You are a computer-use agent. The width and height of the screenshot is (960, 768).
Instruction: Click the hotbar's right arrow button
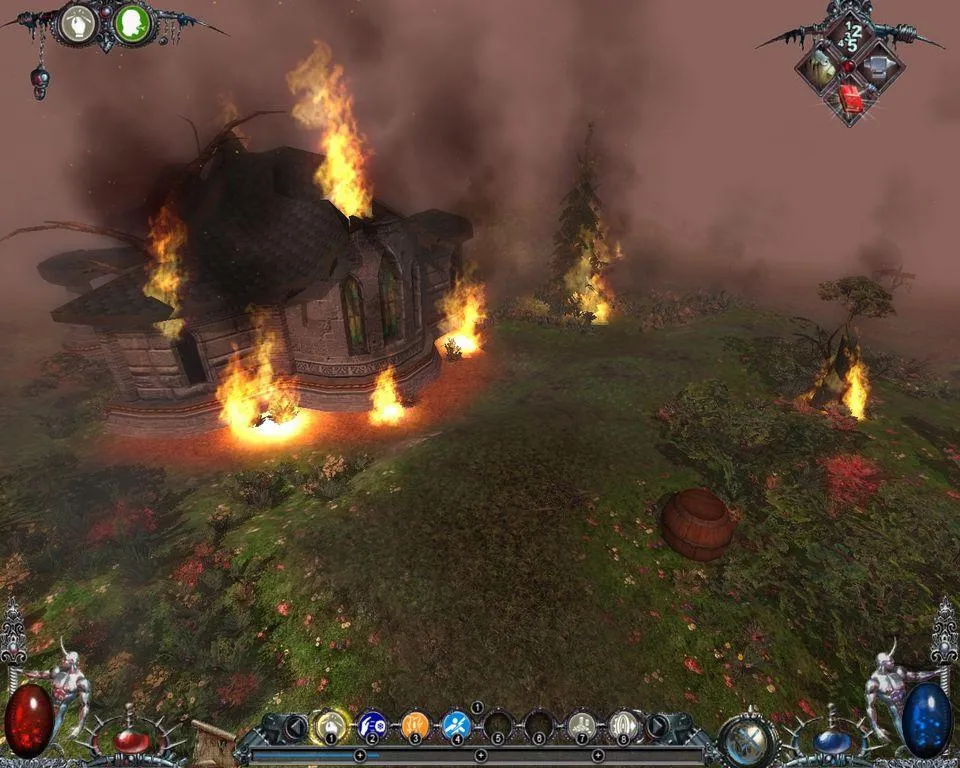[x=660, y=725]
